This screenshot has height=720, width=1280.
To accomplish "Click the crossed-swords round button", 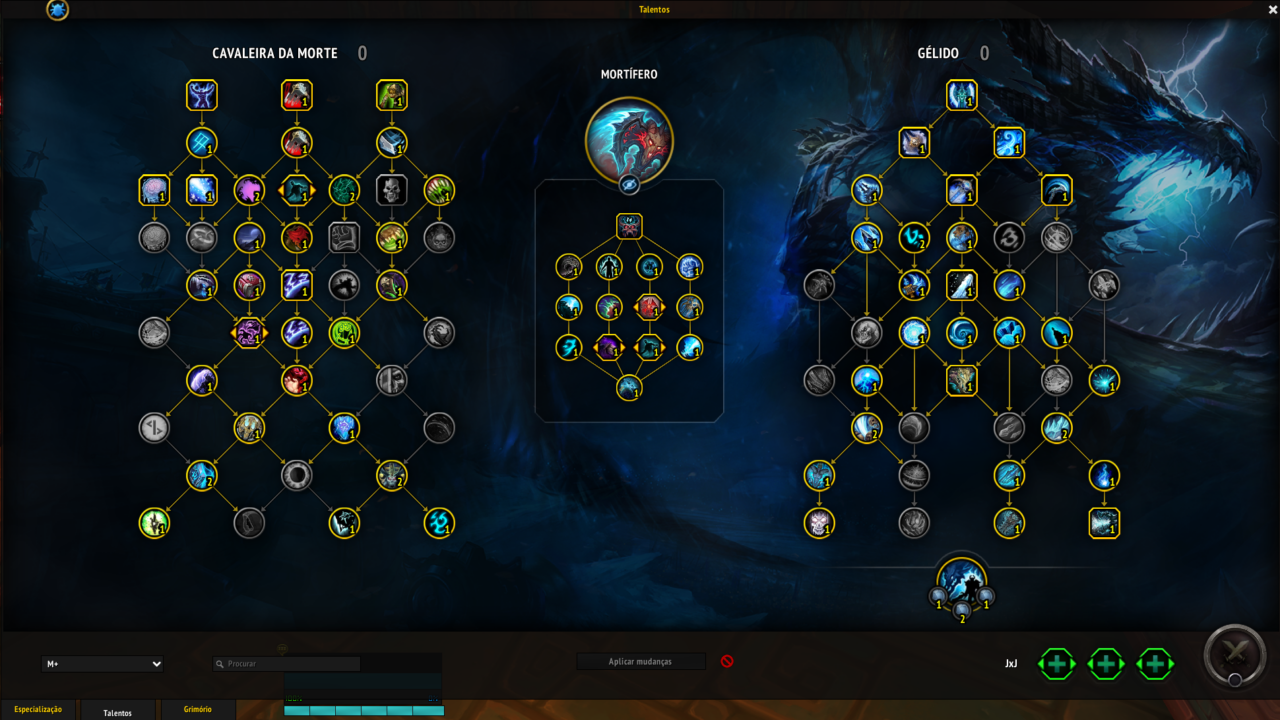I will click(x=1234, y=656).
